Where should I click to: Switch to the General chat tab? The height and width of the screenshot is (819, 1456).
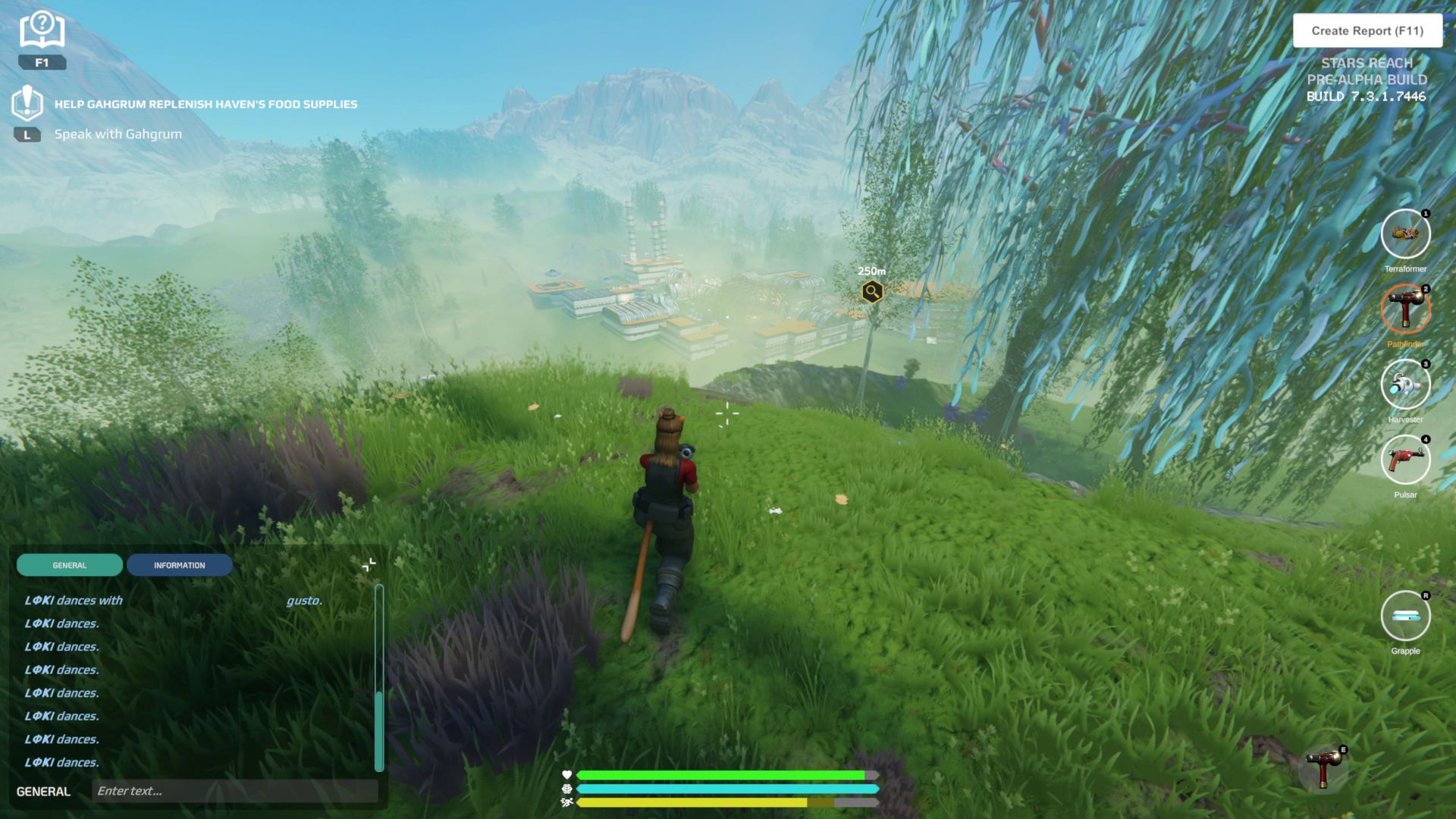point(70,565)
